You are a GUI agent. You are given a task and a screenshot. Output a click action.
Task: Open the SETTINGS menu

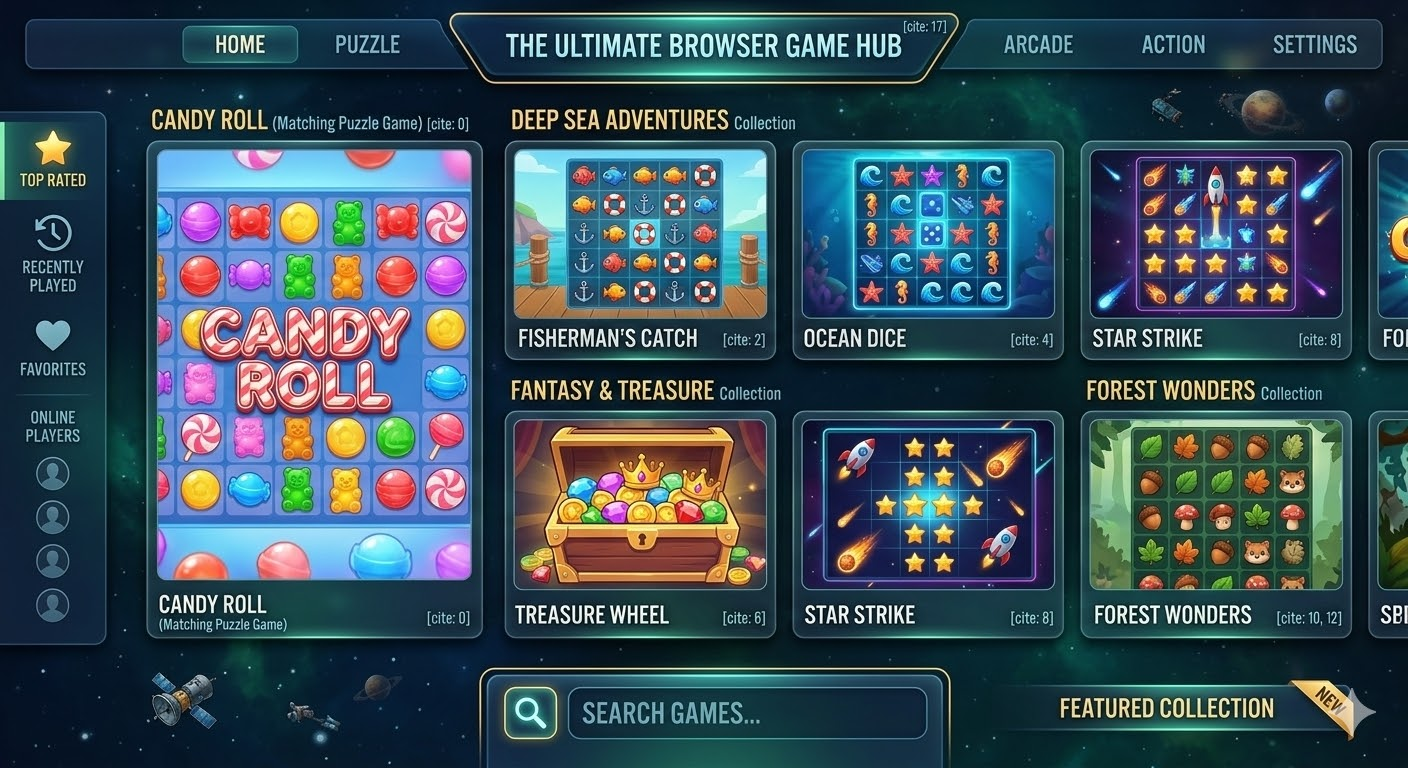coord(1314,44)
